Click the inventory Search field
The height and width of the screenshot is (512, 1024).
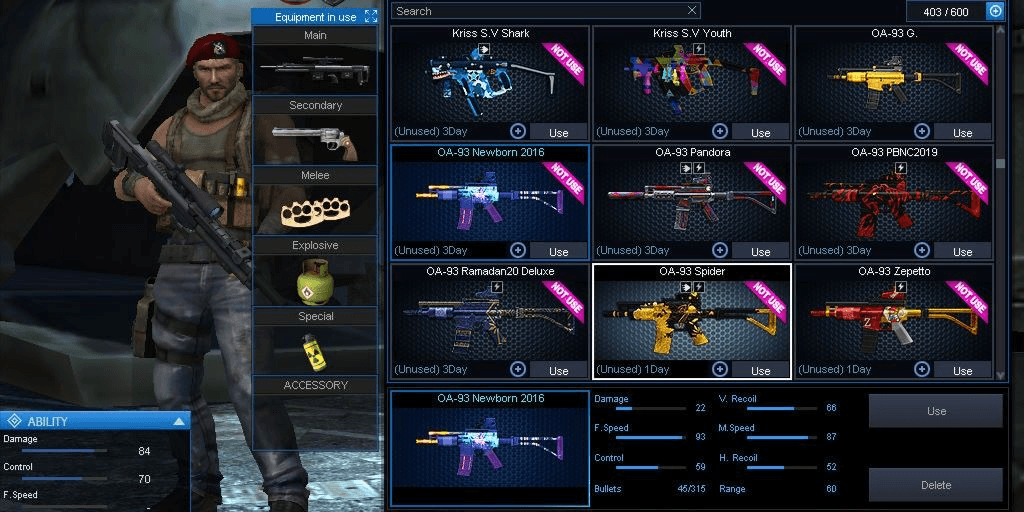pyautogui.click(x=538, y=11)
